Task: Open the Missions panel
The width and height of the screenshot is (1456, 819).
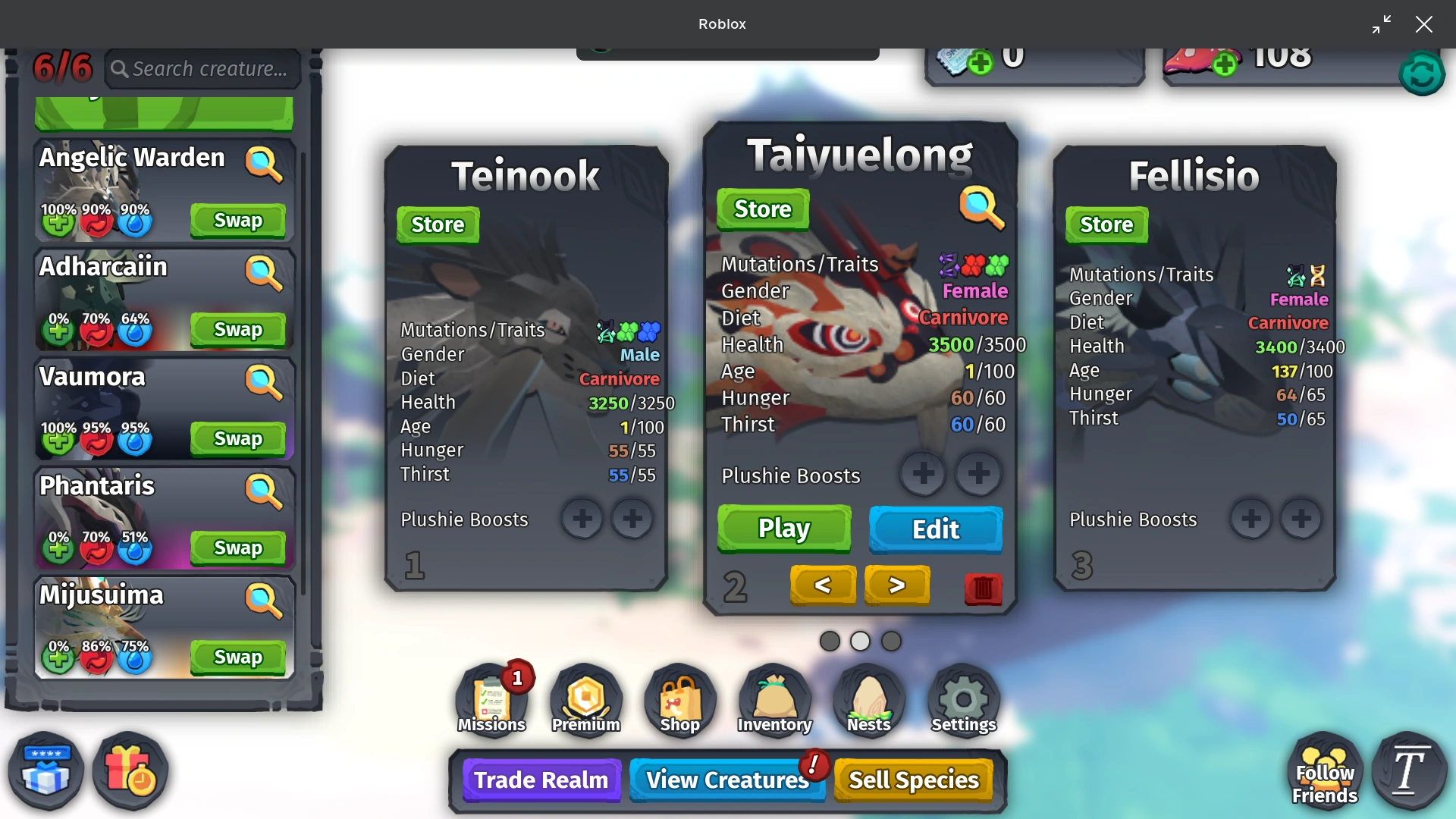Action: (491, 698)
